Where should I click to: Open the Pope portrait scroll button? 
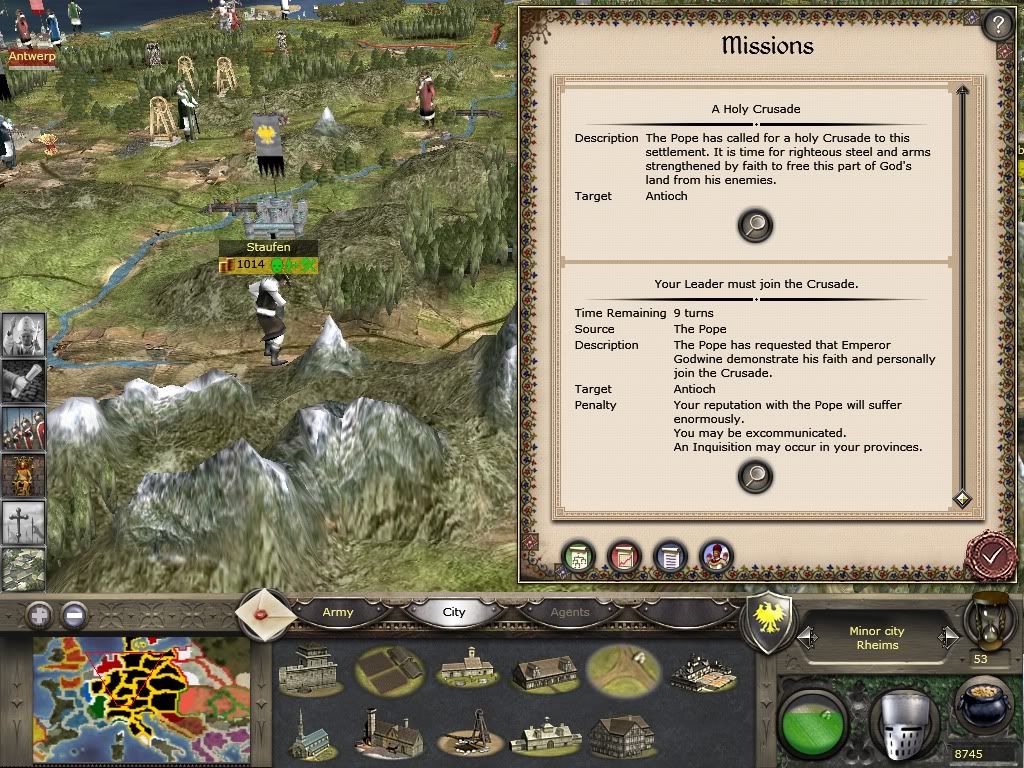(x=716, y=556)
